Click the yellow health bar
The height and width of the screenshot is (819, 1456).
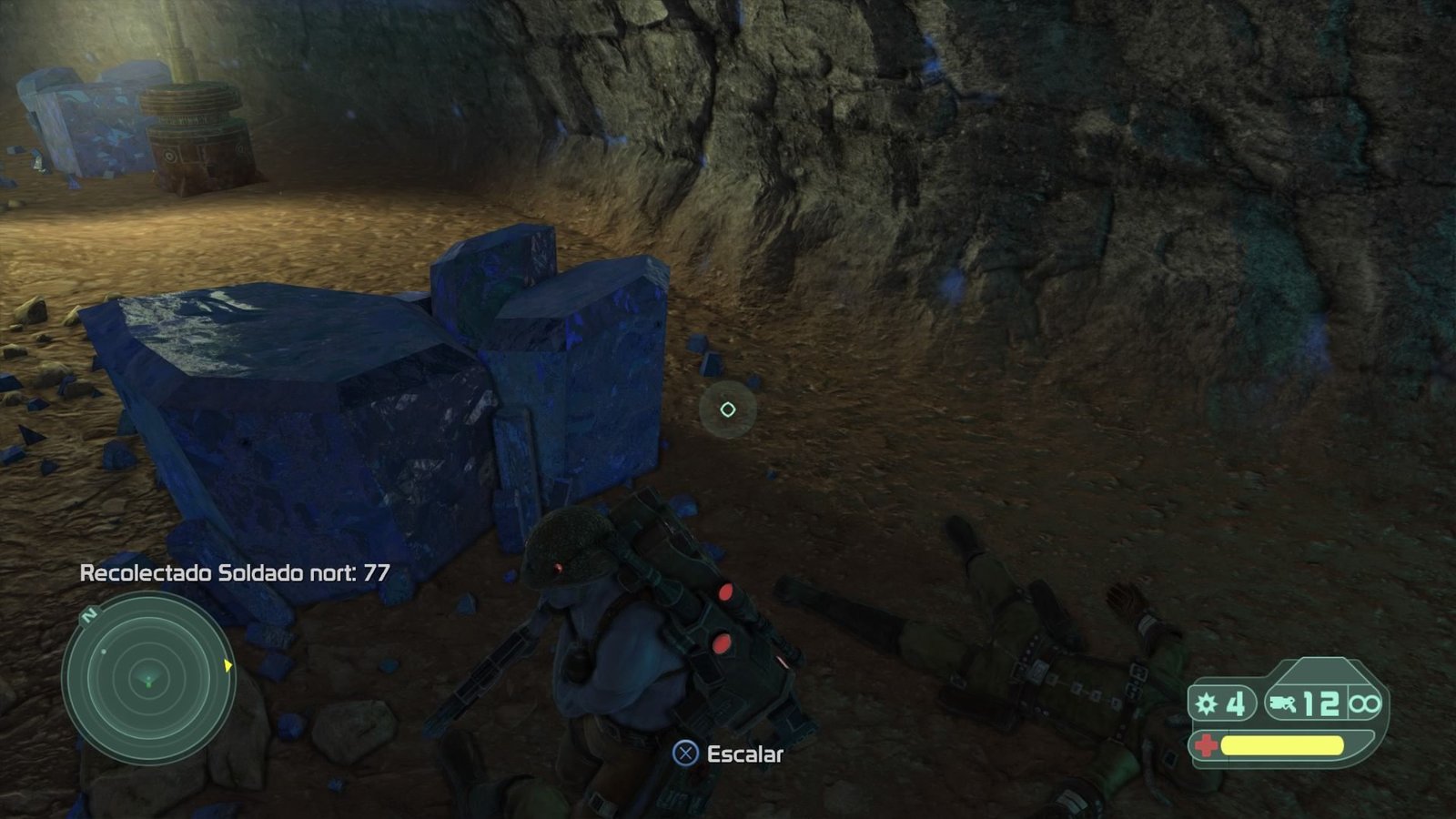[1283, 744]
